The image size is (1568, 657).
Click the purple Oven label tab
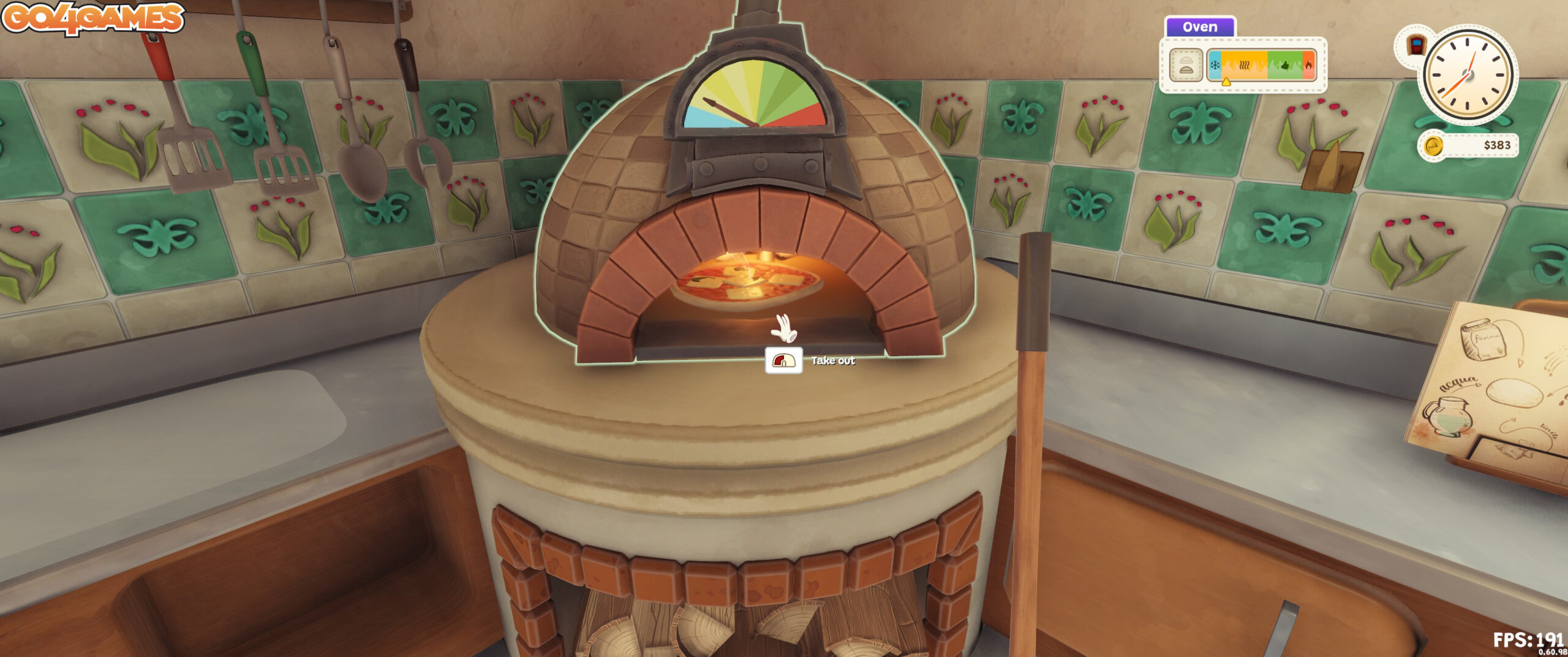[x=1200, y=27]
